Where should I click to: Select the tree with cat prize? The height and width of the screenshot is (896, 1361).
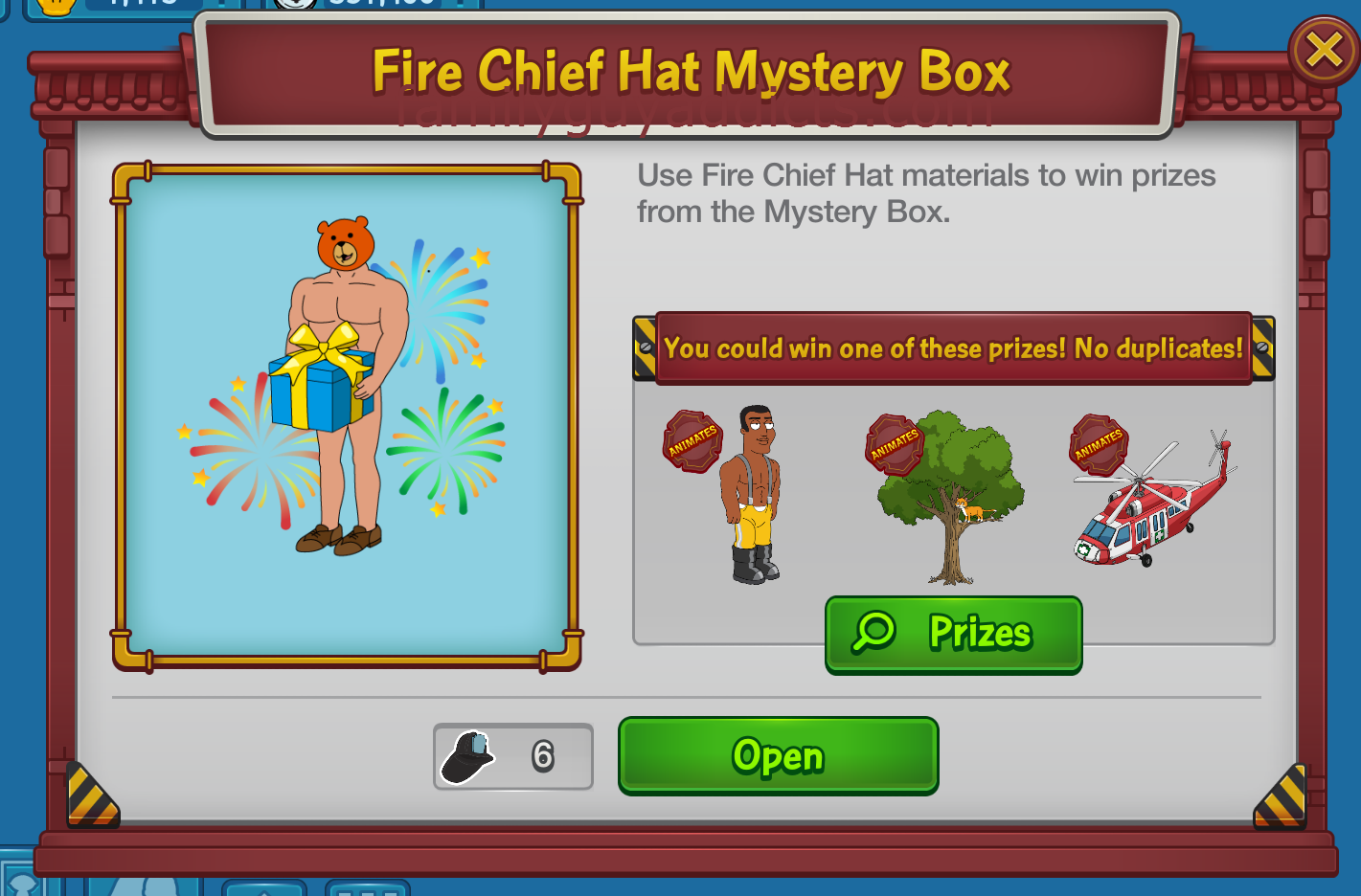coord(950,495)
